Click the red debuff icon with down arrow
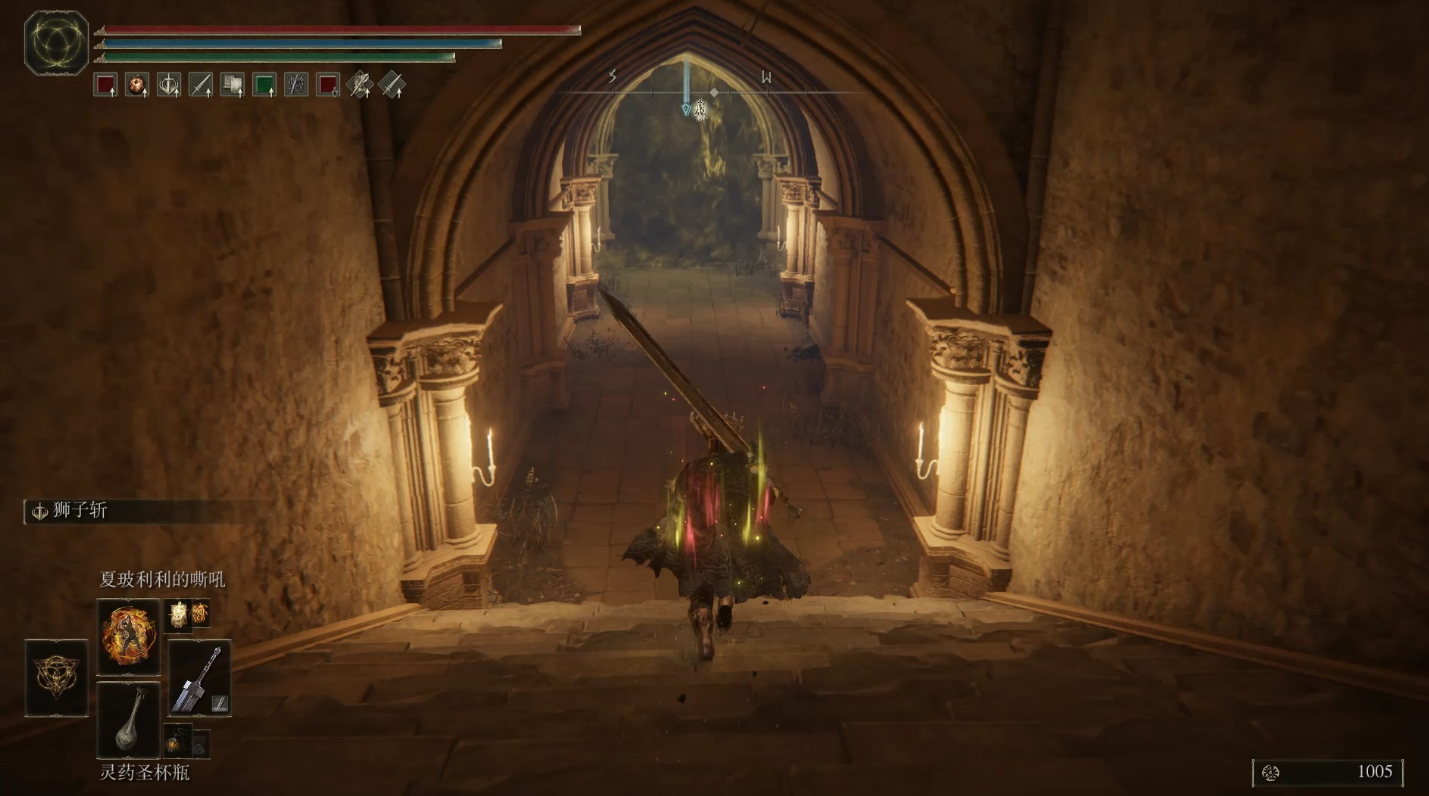 (x=328, y=85)
